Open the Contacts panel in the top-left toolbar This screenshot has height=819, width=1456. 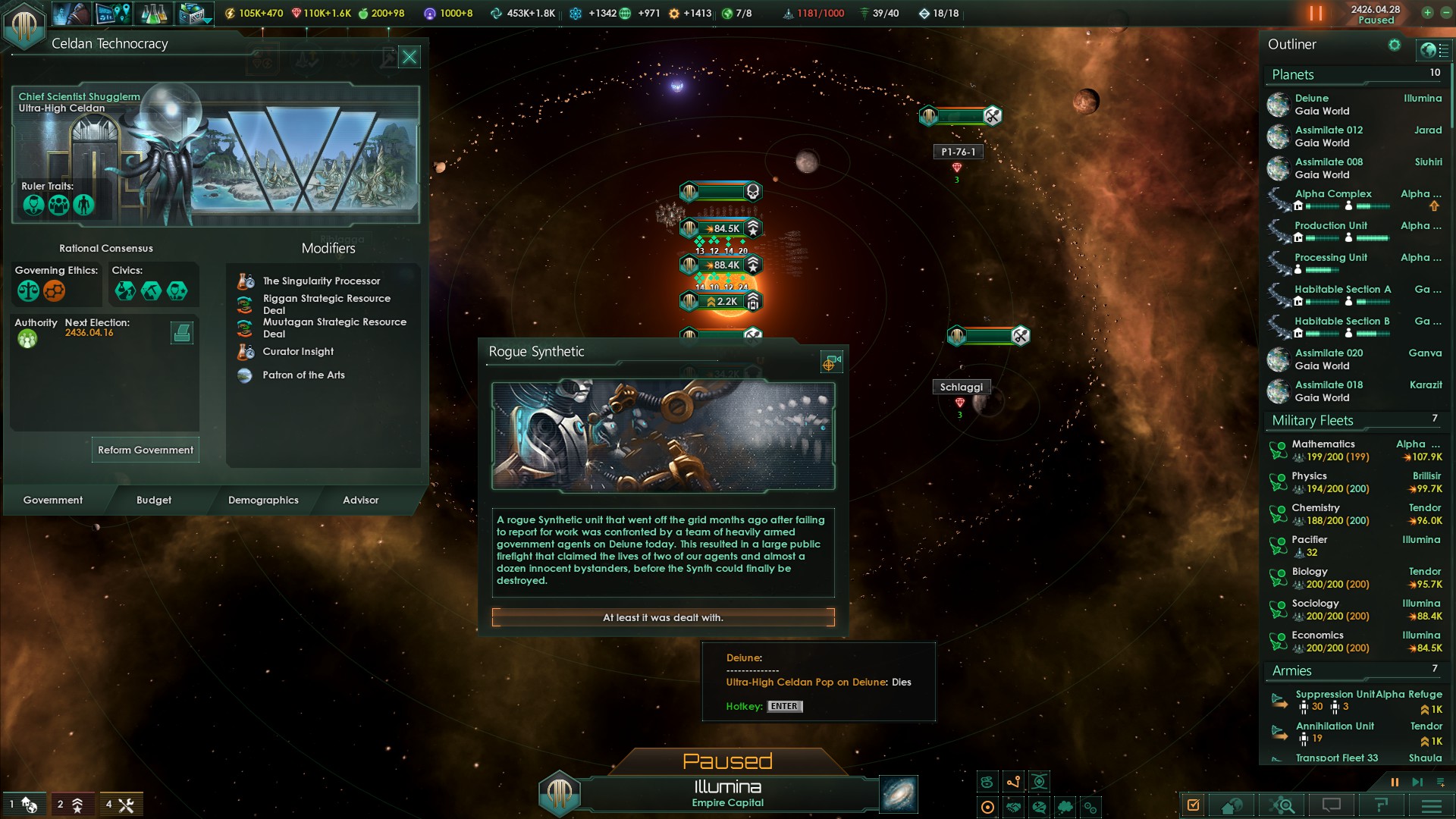pos(71,14)
